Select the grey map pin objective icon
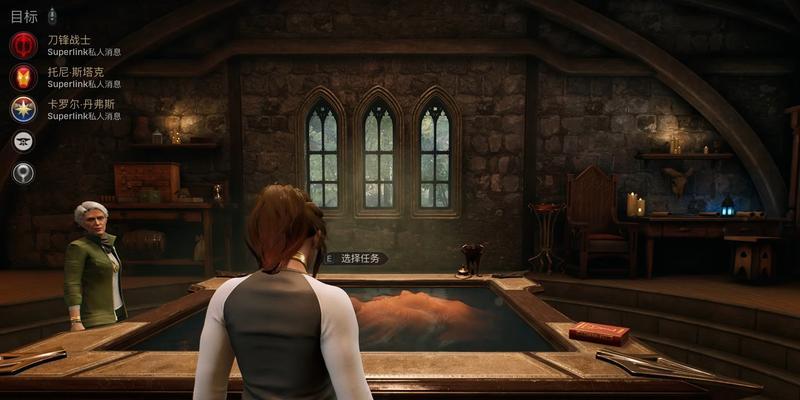The width and height of the screenshot is (800, 400). (x=23, y=173)
